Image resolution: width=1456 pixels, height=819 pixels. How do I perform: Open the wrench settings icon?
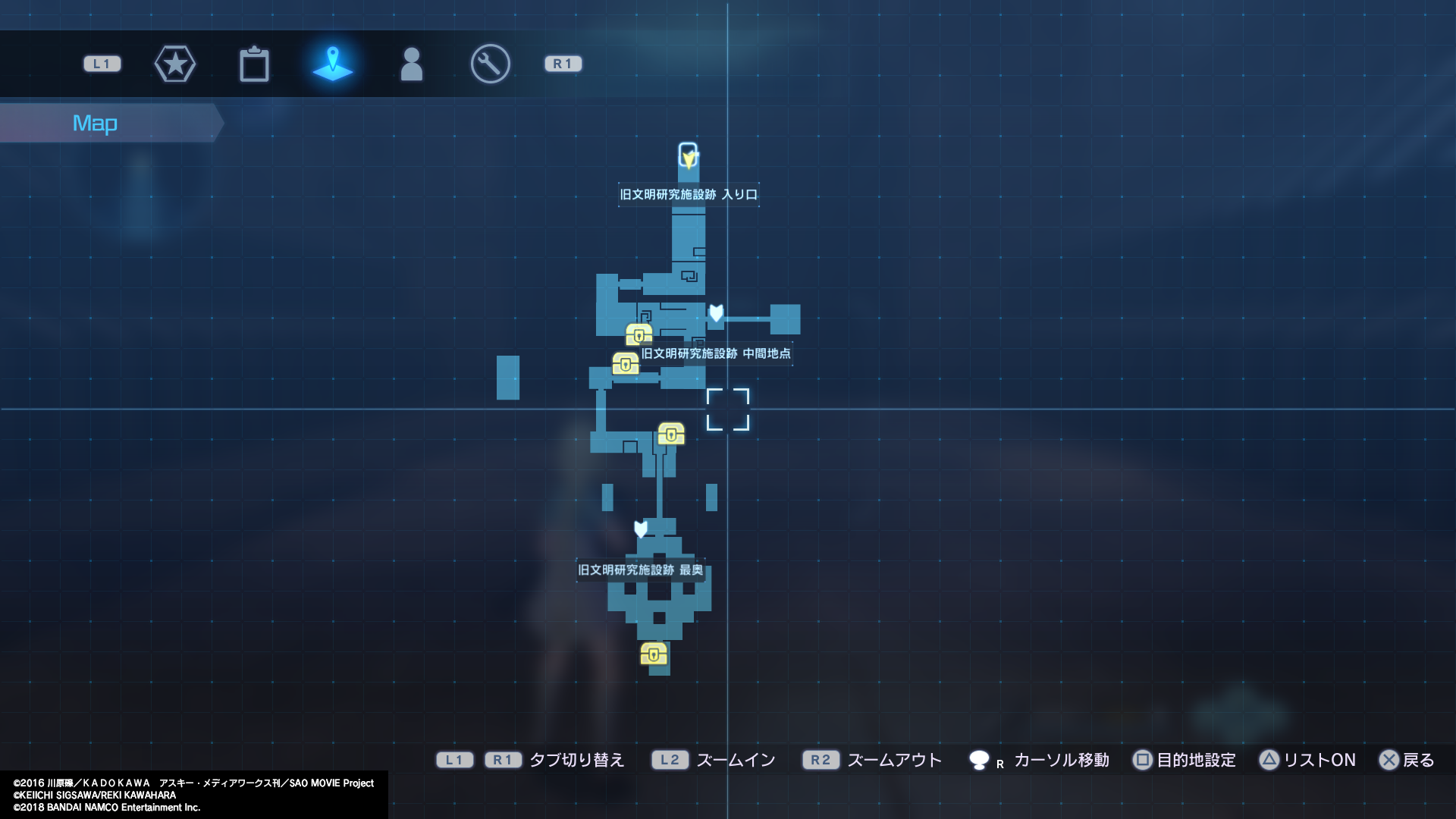(489, 64)
